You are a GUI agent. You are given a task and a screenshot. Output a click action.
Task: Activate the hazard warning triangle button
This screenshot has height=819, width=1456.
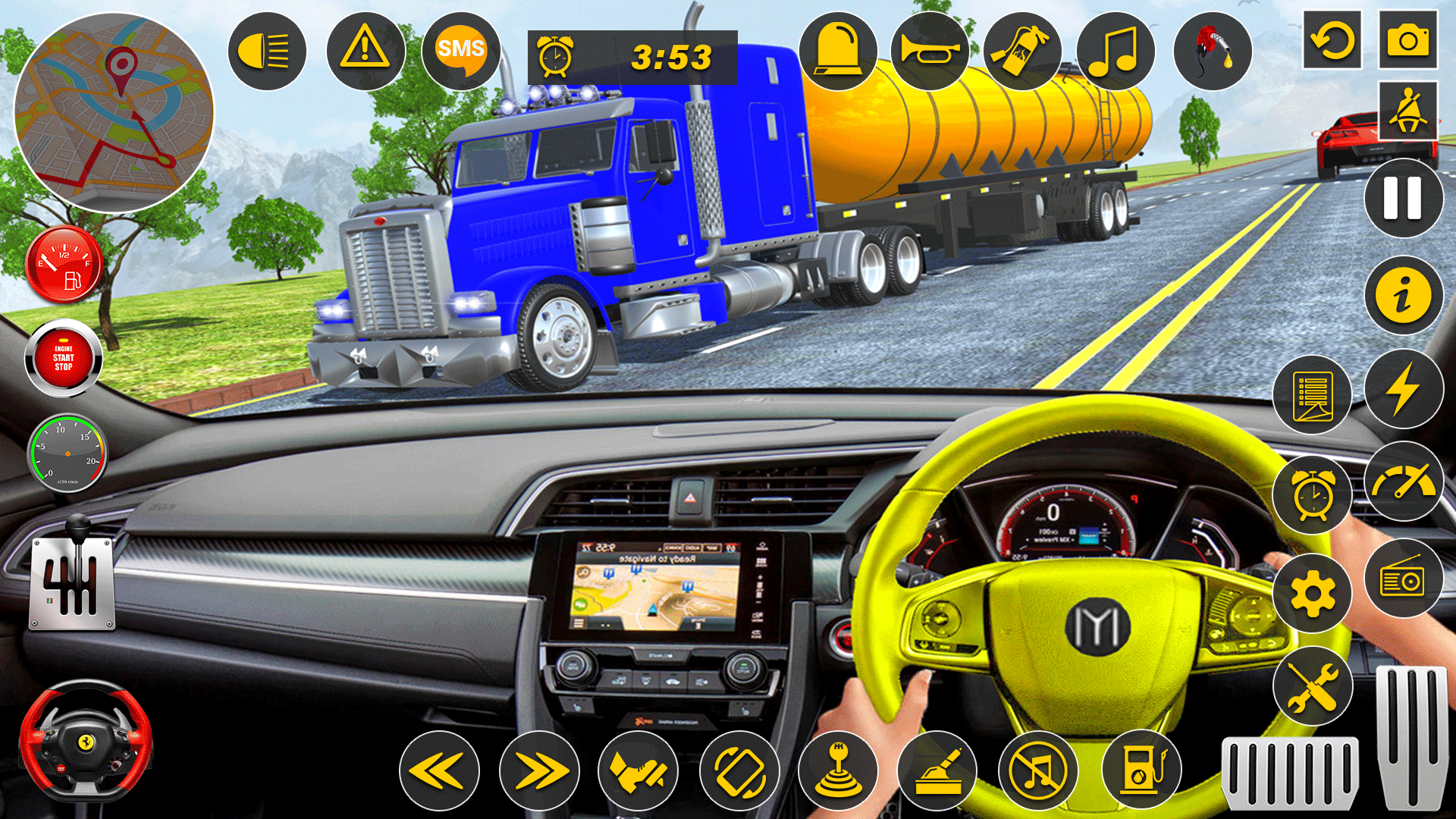coord(365,52)
